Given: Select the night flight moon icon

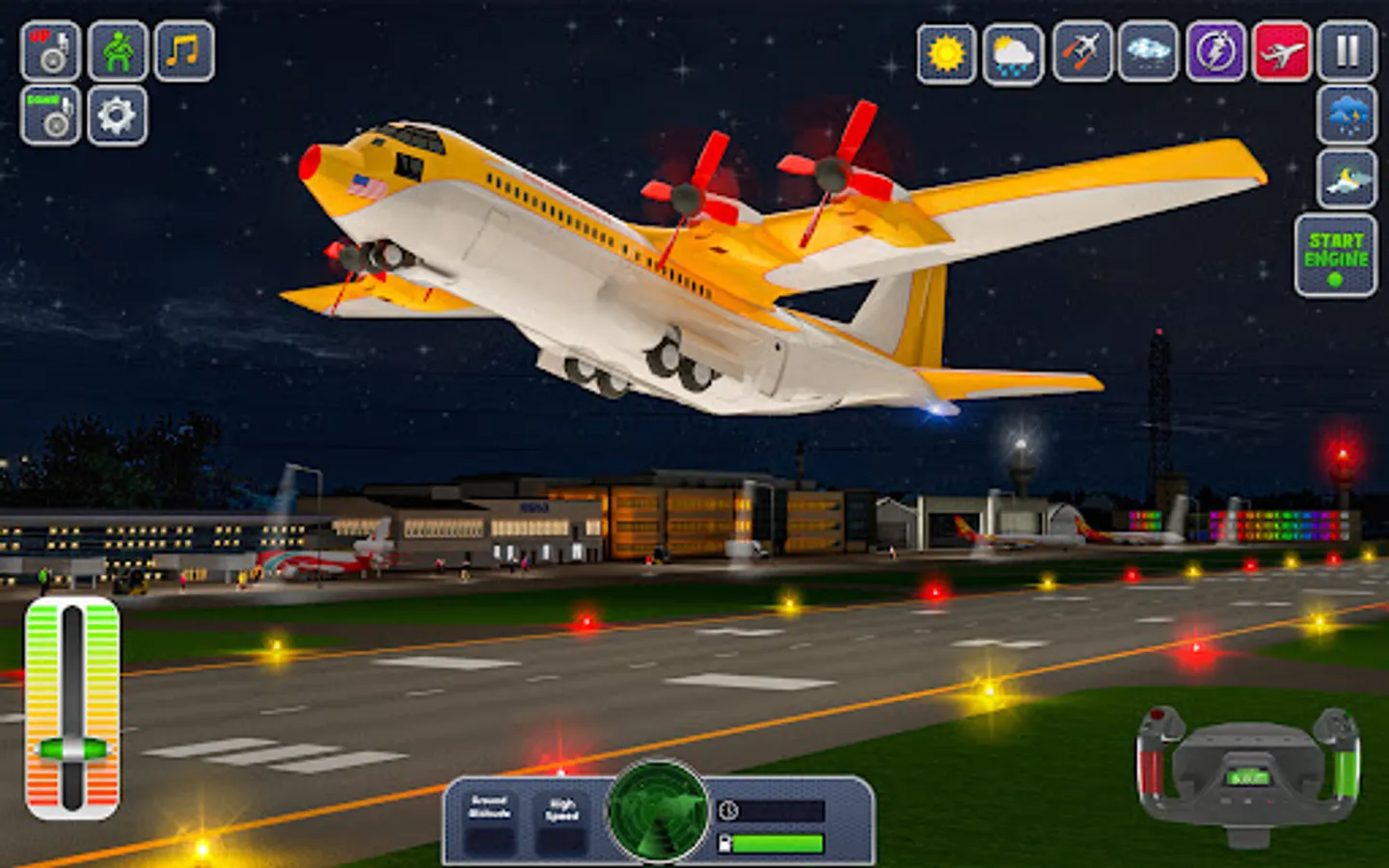Looking at the screenshot, I should point(1344,178).
